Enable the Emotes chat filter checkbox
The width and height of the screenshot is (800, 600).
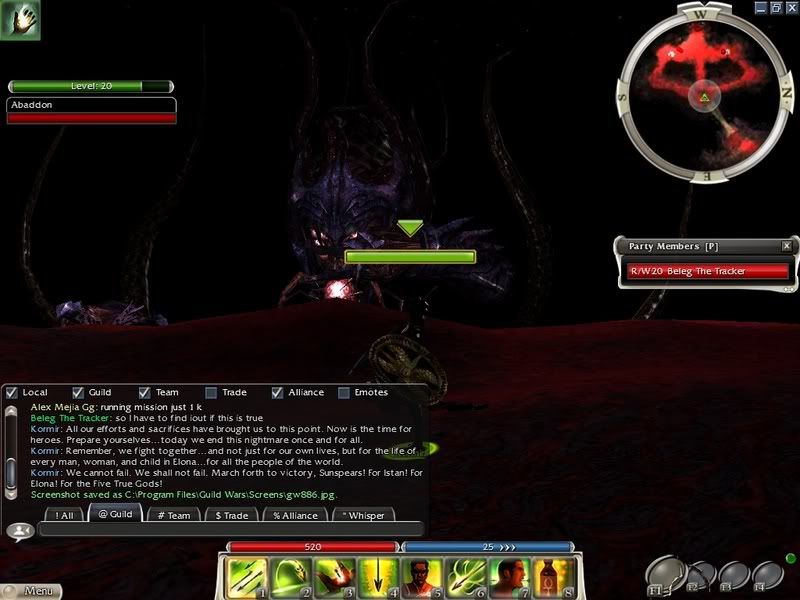click(345, 393)
